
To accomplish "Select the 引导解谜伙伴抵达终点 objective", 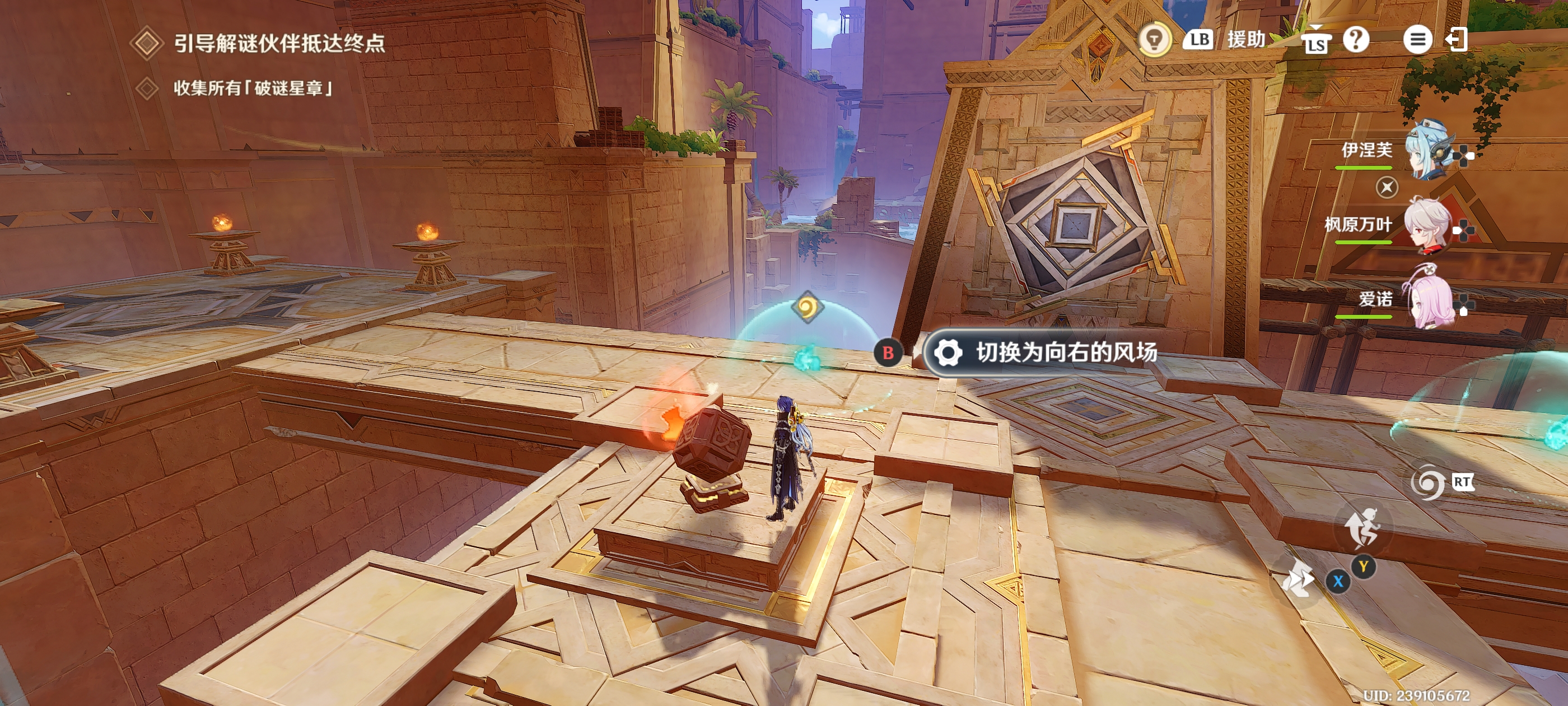I will [x=279, y=43].
